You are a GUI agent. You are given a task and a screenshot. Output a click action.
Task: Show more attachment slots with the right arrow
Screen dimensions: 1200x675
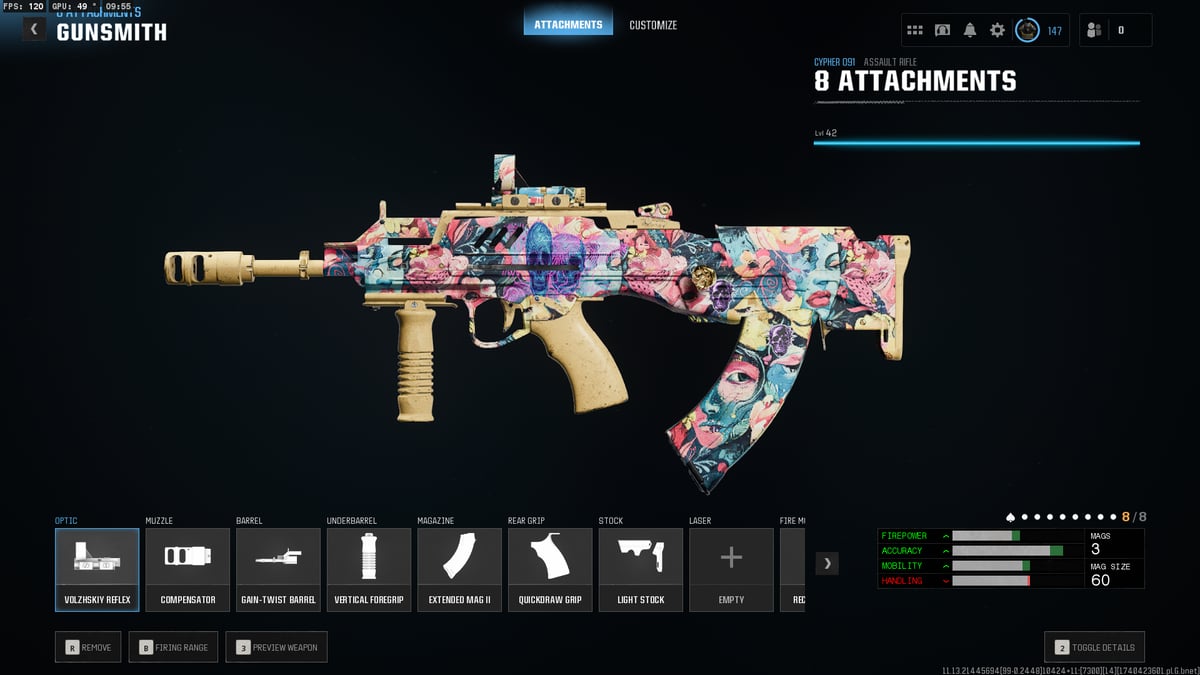tap(827, 563)
